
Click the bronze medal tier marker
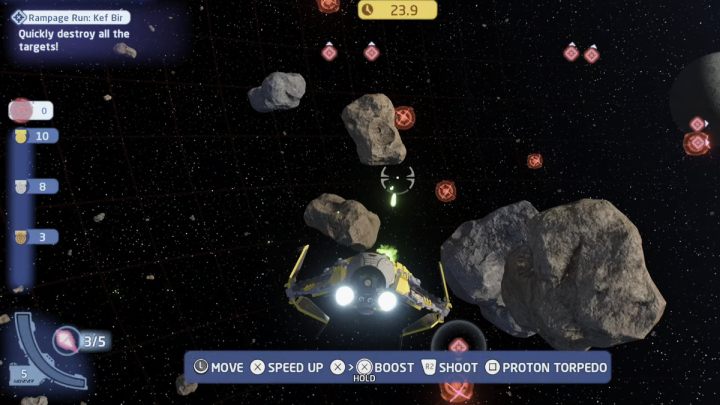click(x=21, y=237)
